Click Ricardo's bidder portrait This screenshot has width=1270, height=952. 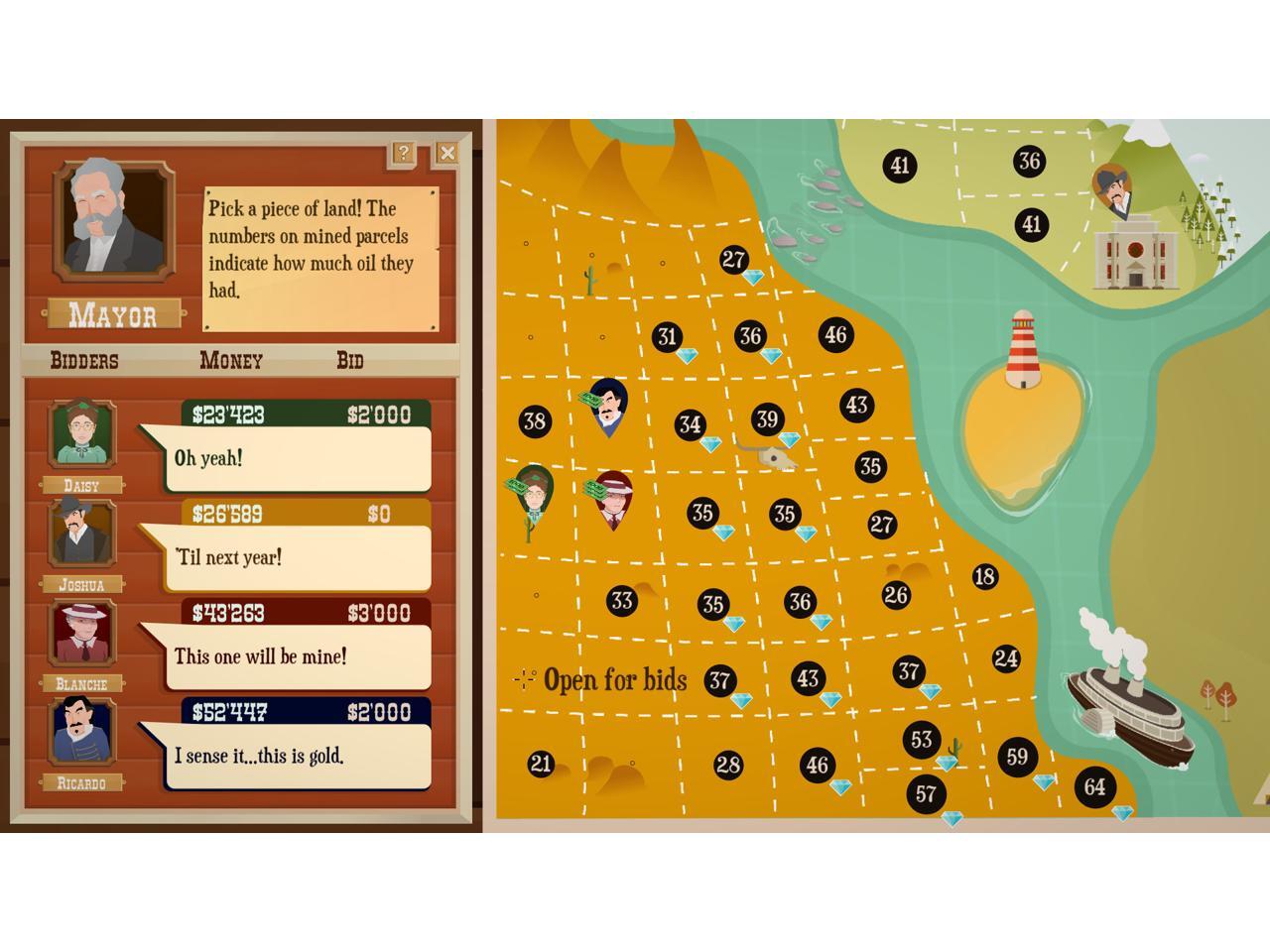pos(81,732)
